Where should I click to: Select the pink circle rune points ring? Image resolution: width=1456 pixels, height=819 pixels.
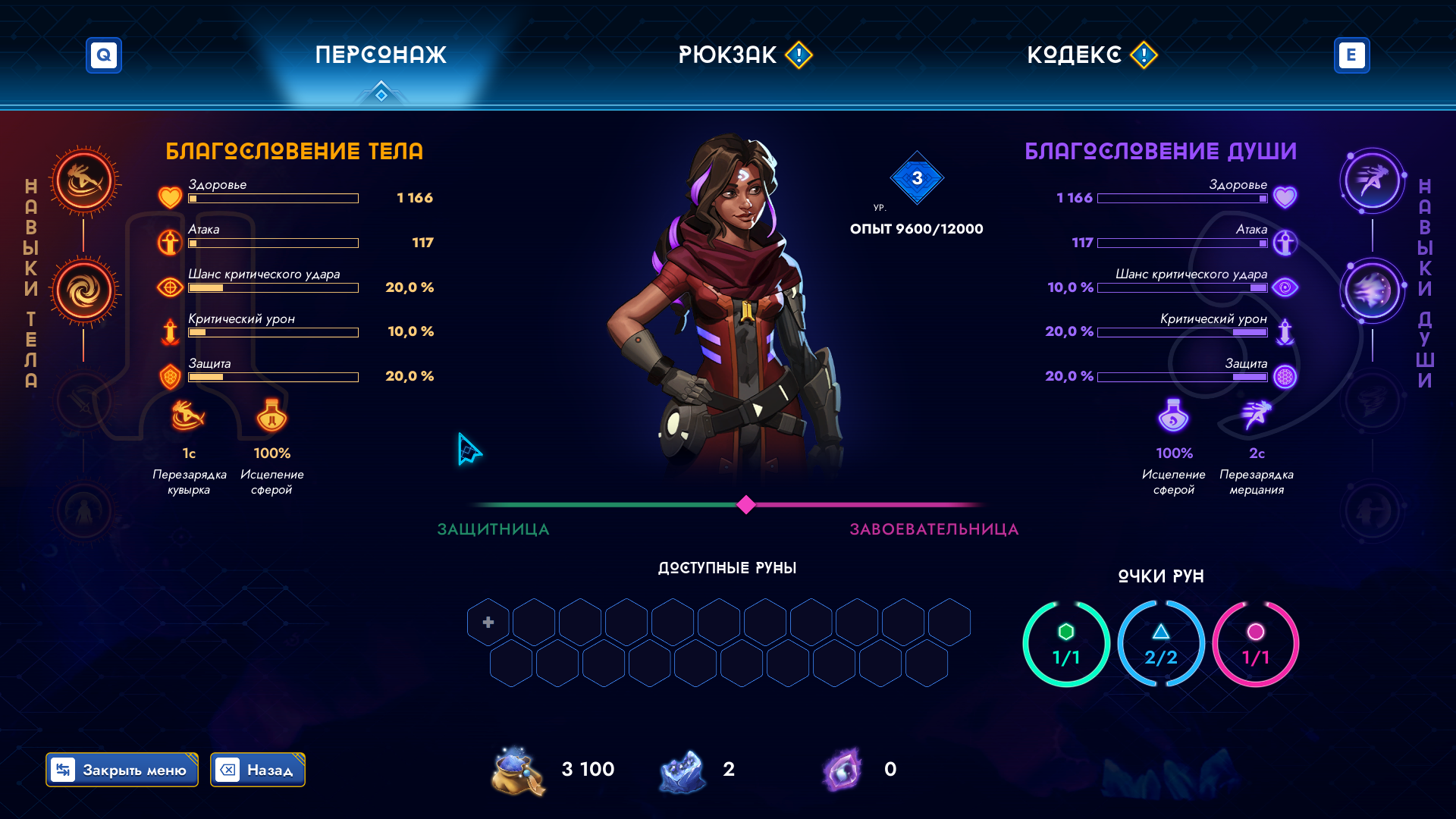[1256, 644]
